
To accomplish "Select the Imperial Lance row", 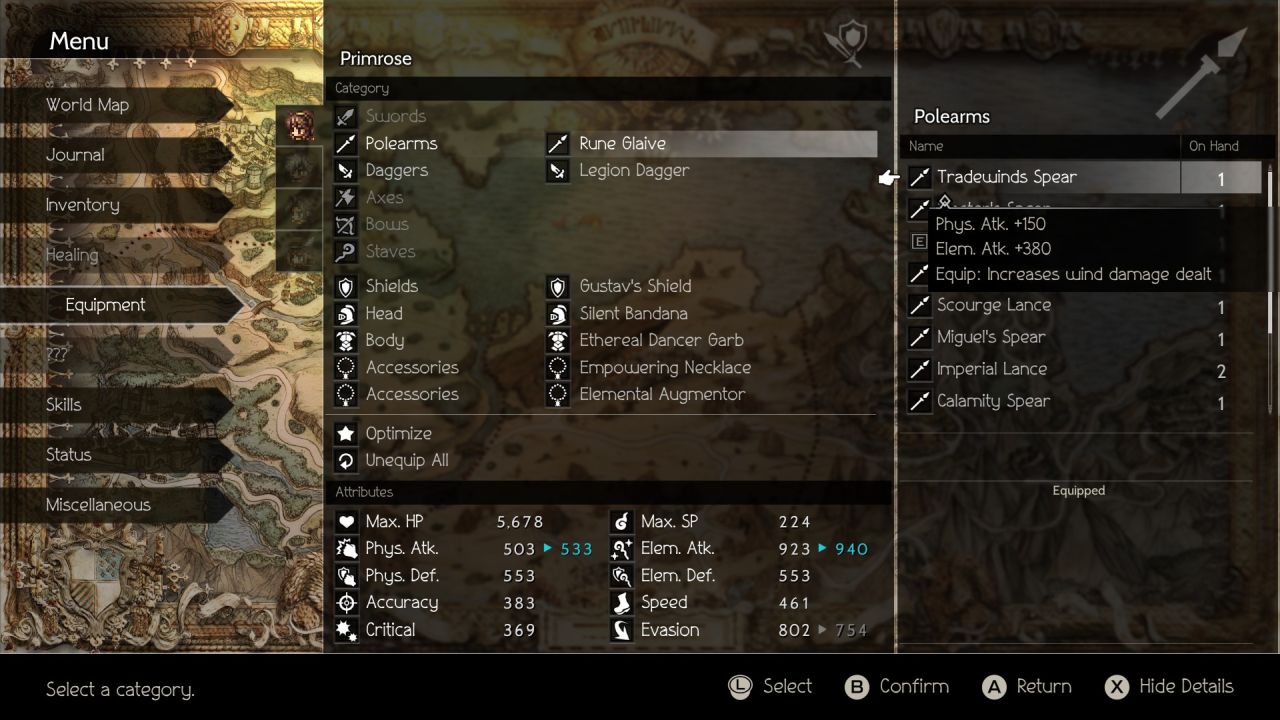I will 991,370.
